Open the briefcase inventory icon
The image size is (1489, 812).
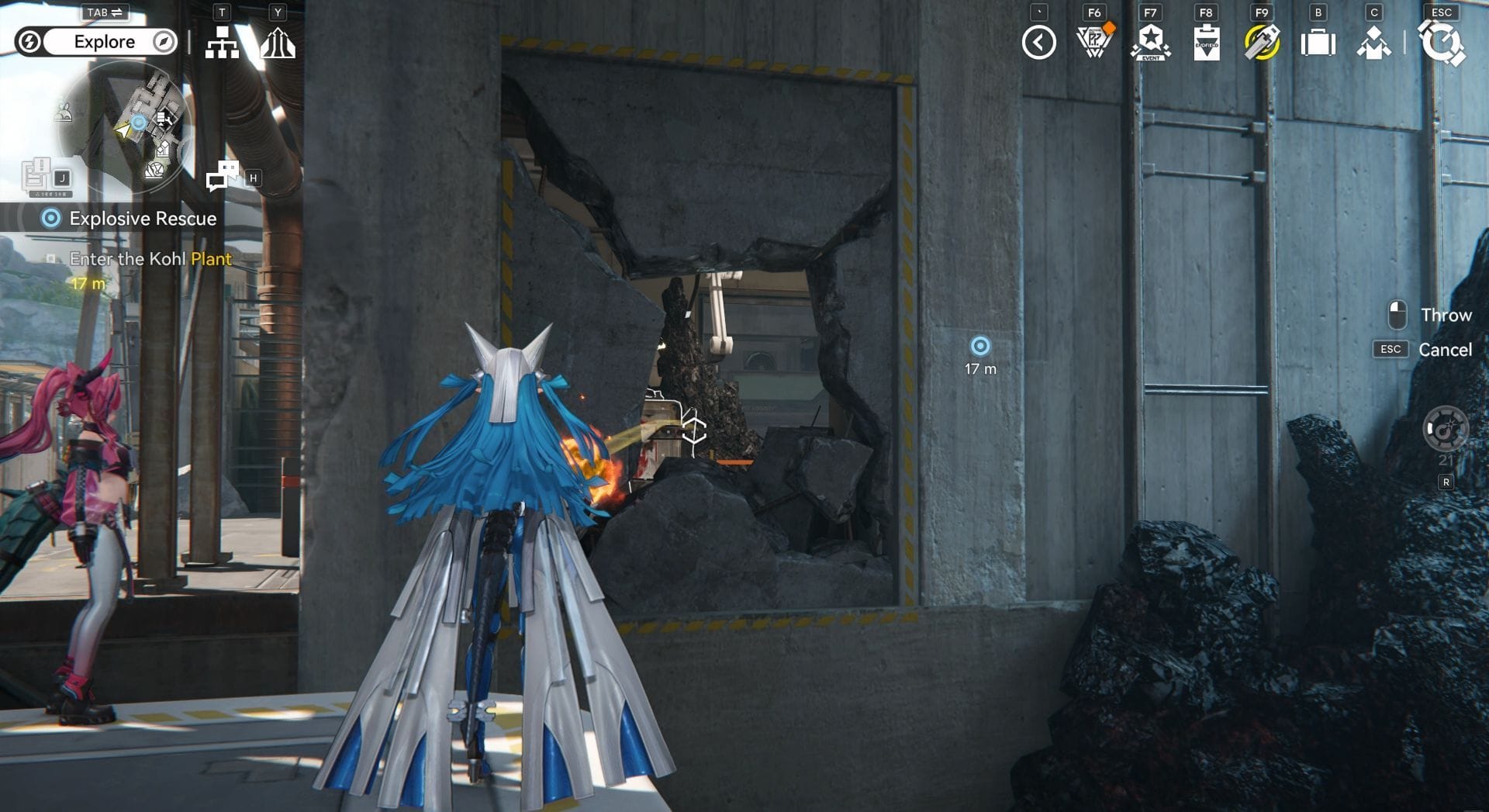pyautogui.click(x=1318, y=43)
